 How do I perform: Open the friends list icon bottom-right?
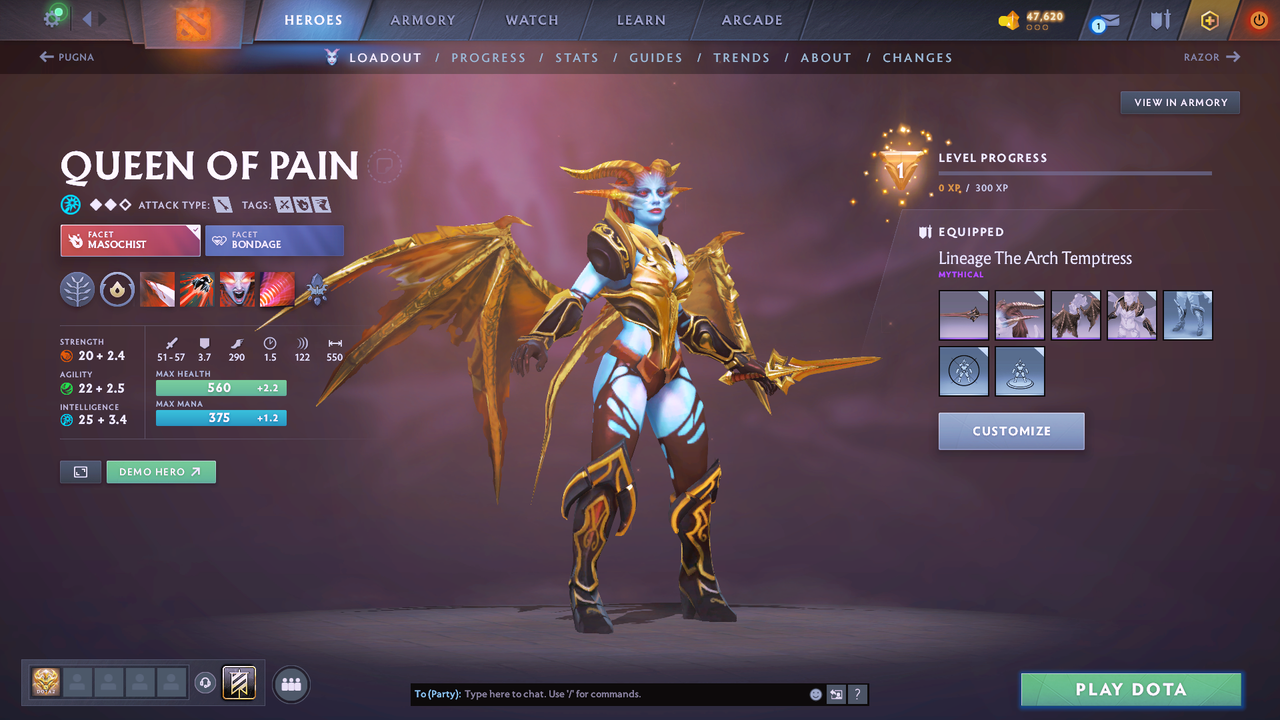(x=290, y=684)
